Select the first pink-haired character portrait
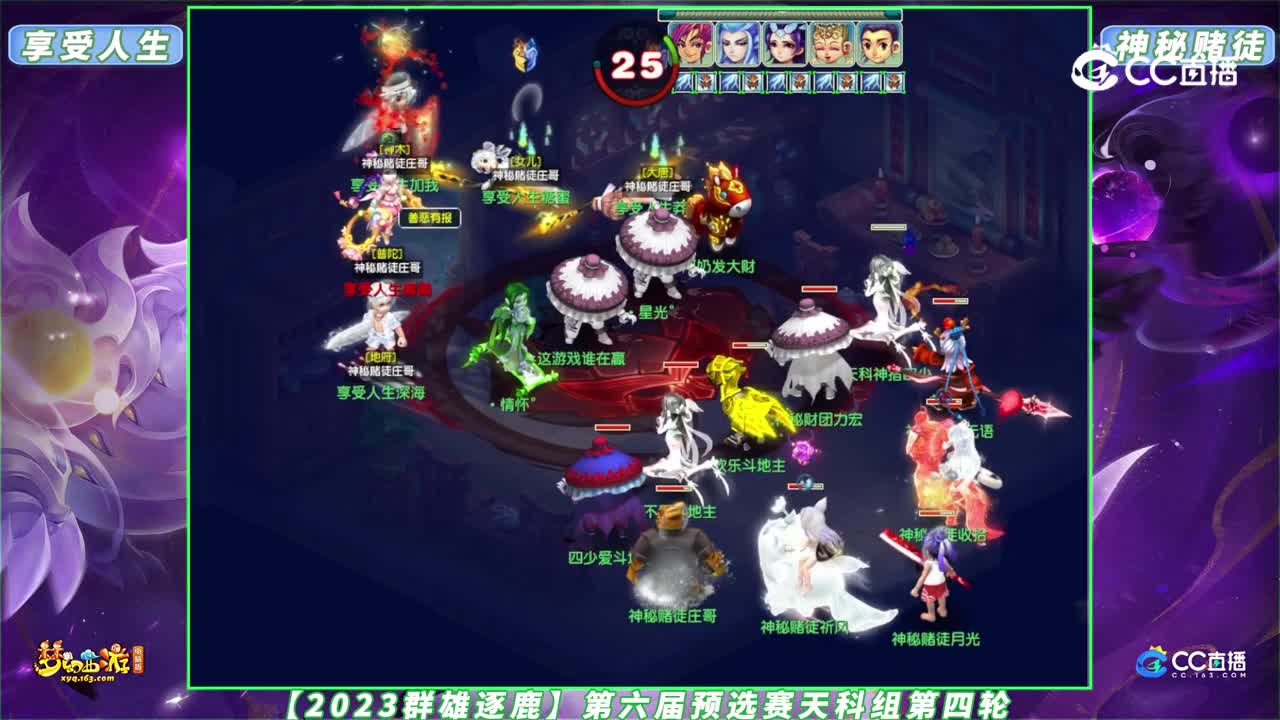The height and width of the screenshot is (720, 1280). 691,43
